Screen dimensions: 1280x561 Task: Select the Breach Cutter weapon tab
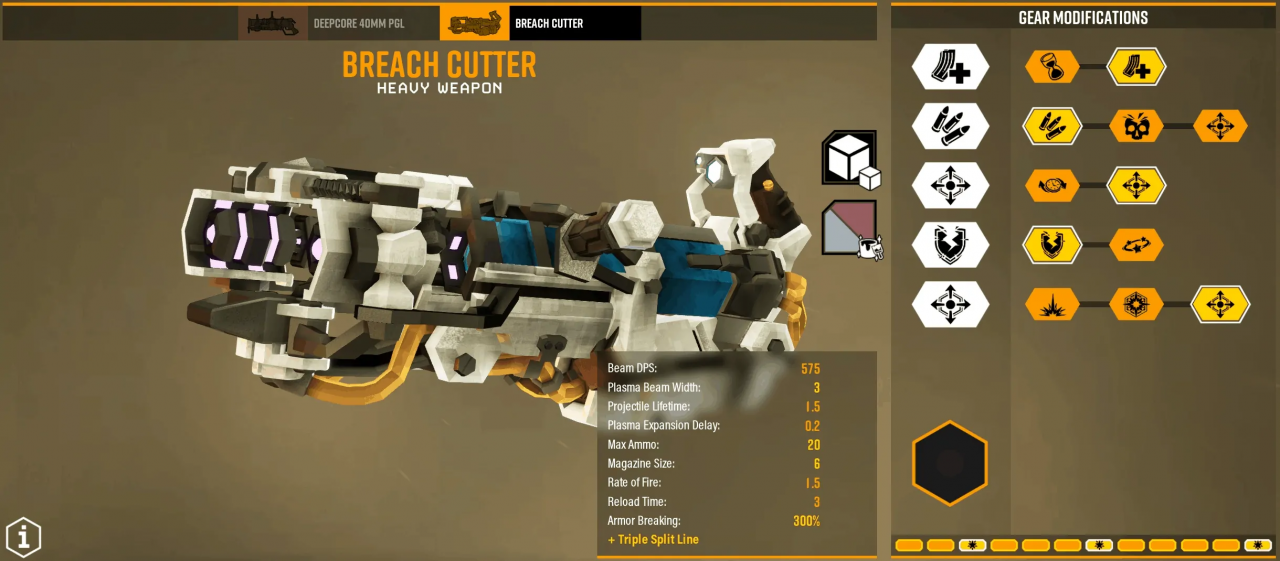tap(540, 23)
